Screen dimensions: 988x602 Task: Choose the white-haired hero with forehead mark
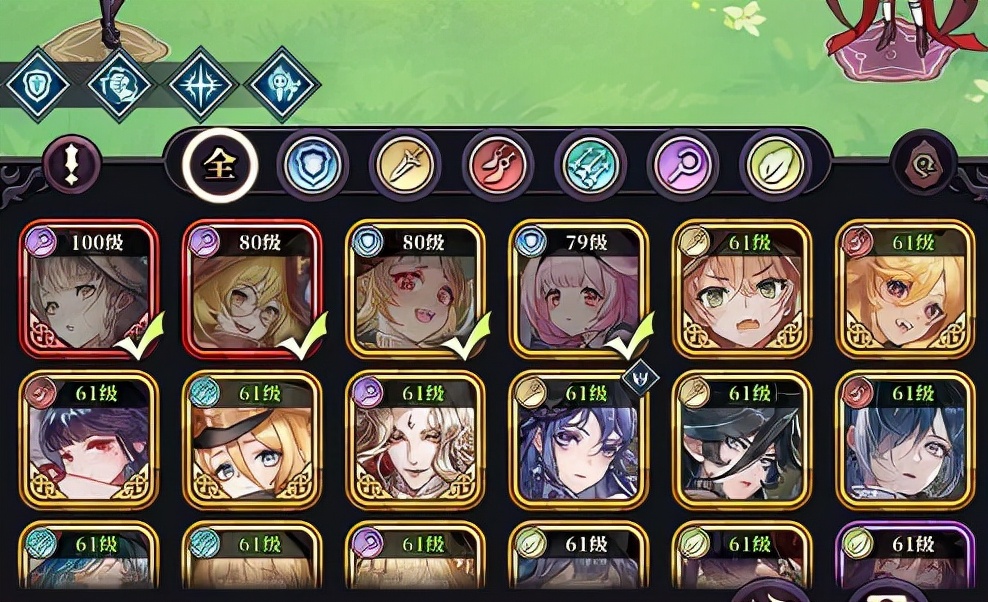(416, 441)
